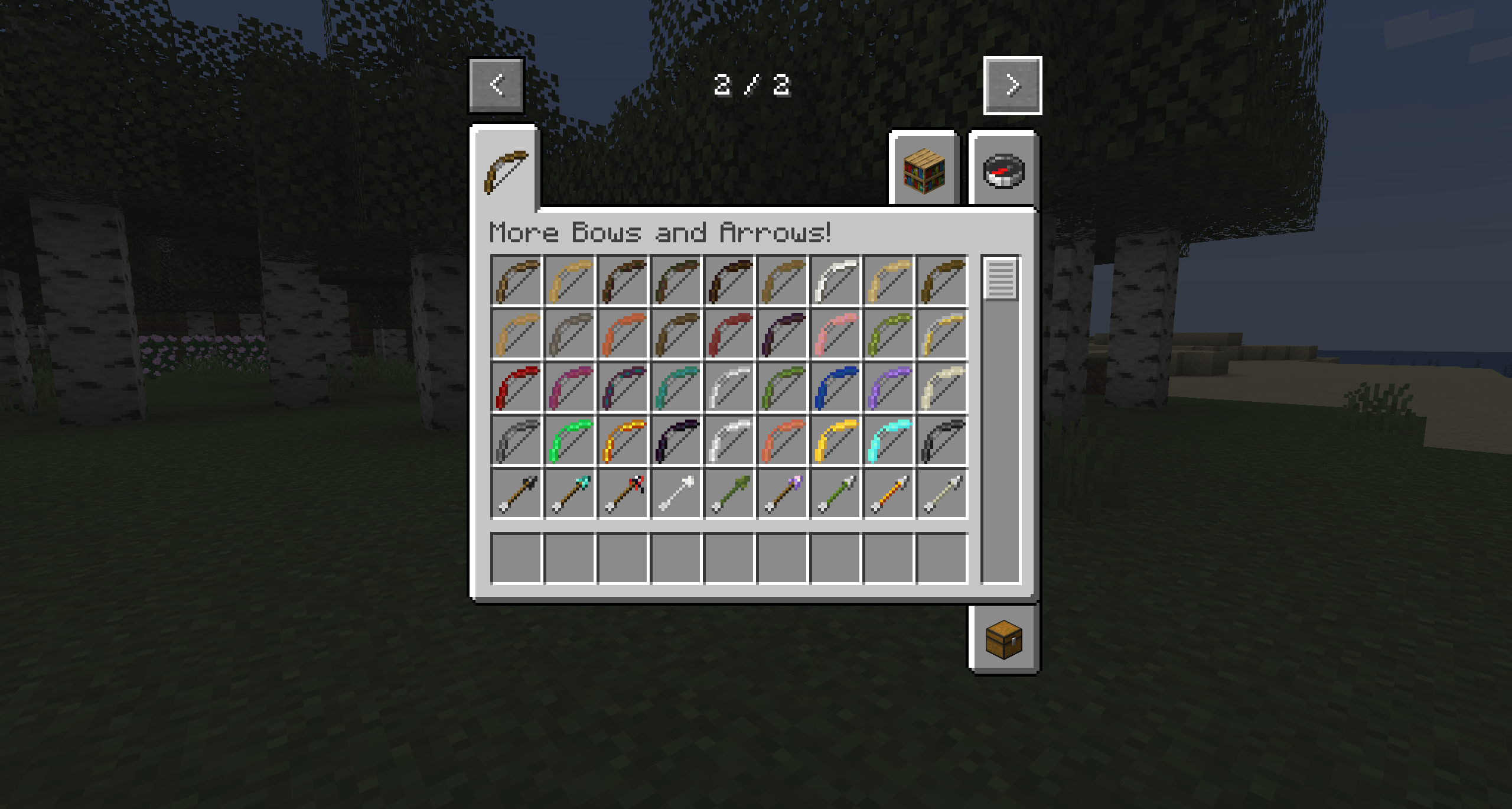Grab the red-tipped arrow

(x=623, y=493)
